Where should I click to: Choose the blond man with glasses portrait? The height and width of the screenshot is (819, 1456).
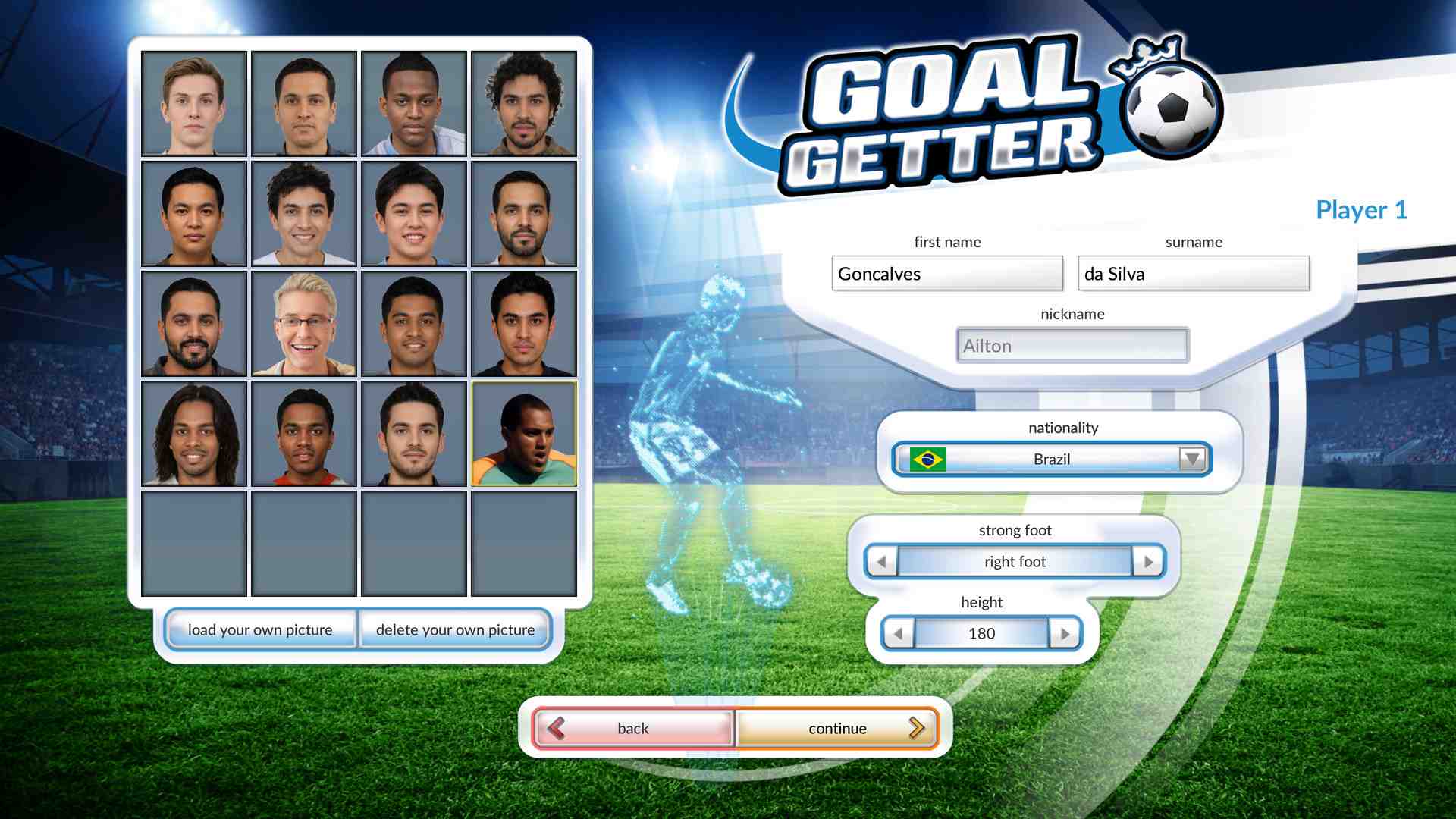(x=304, y=324)
